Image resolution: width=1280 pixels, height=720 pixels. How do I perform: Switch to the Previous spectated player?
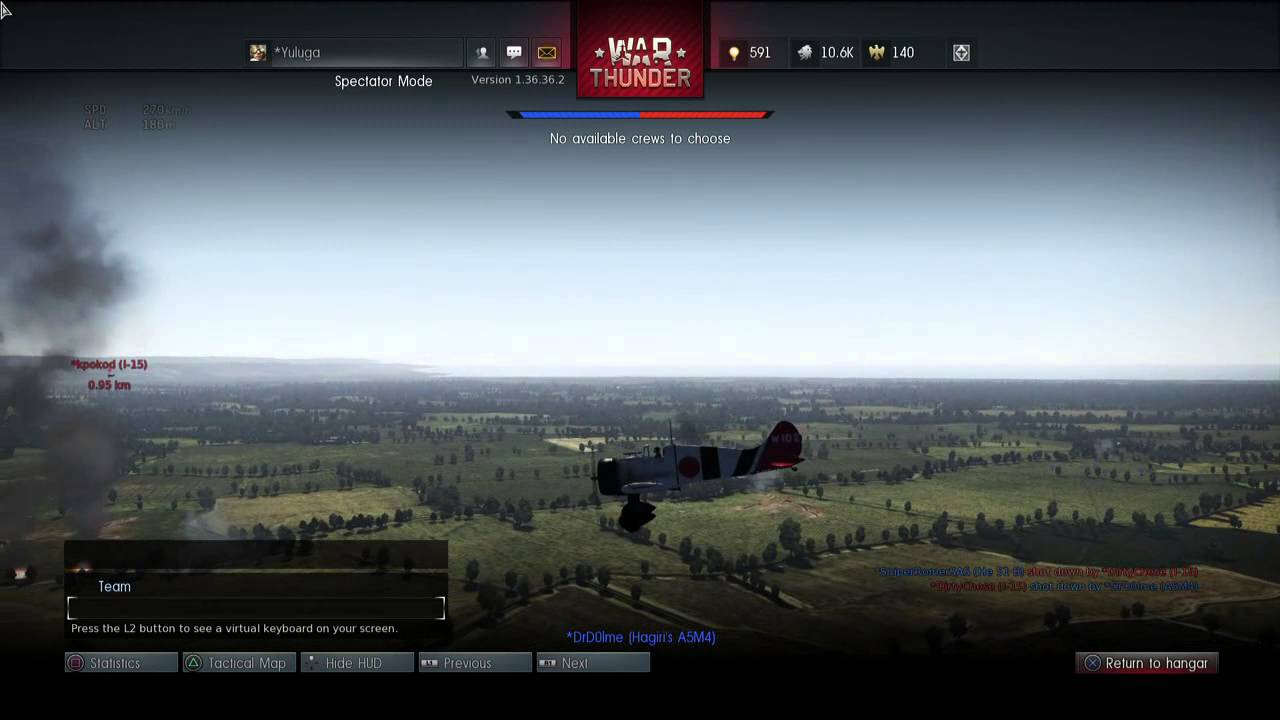475,663
